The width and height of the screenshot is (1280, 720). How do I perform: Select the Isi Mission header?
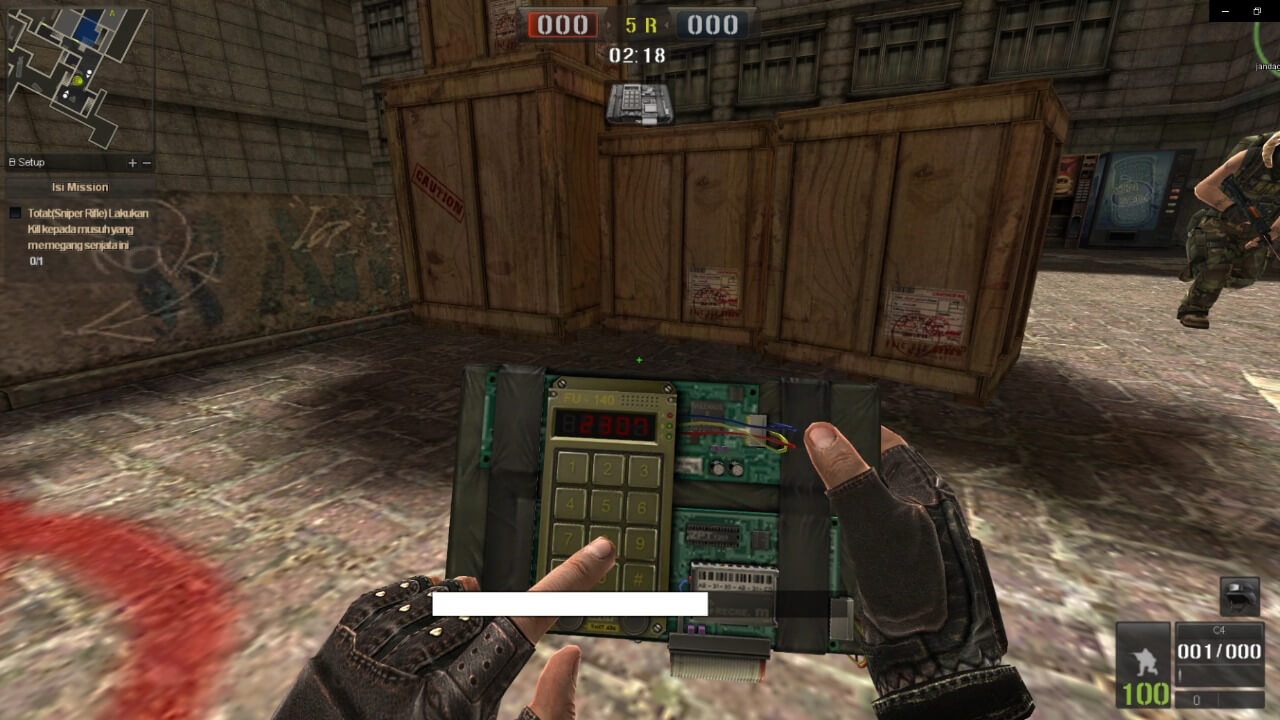pyautogui.click(x=78, y=187)
